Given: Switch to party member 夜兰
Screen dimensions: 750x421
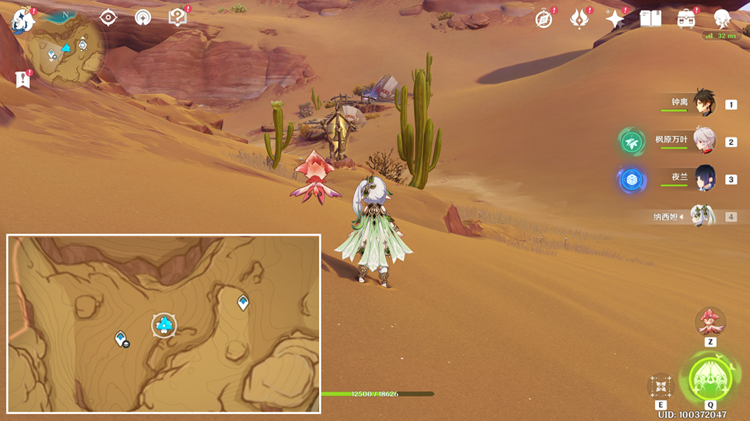Looking at the screenshot, I should click(x=704, y=179).
